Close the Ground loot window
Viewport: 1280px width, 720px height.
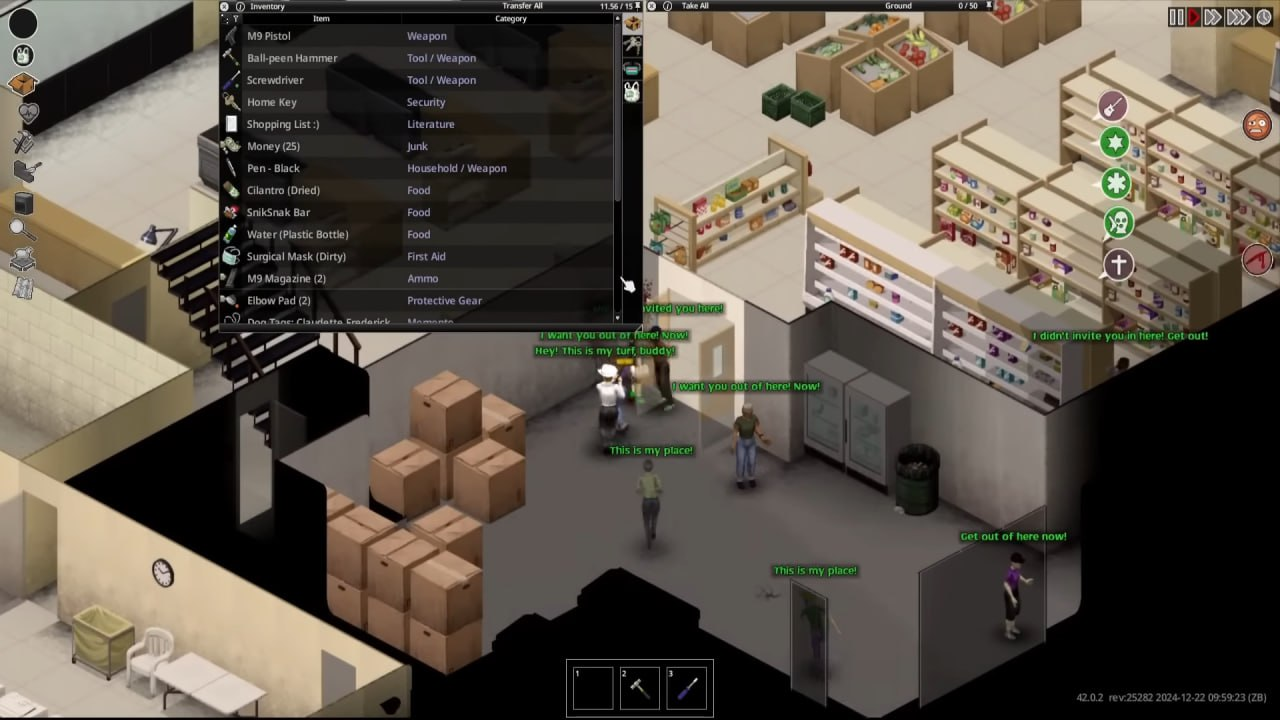(652, 6)
